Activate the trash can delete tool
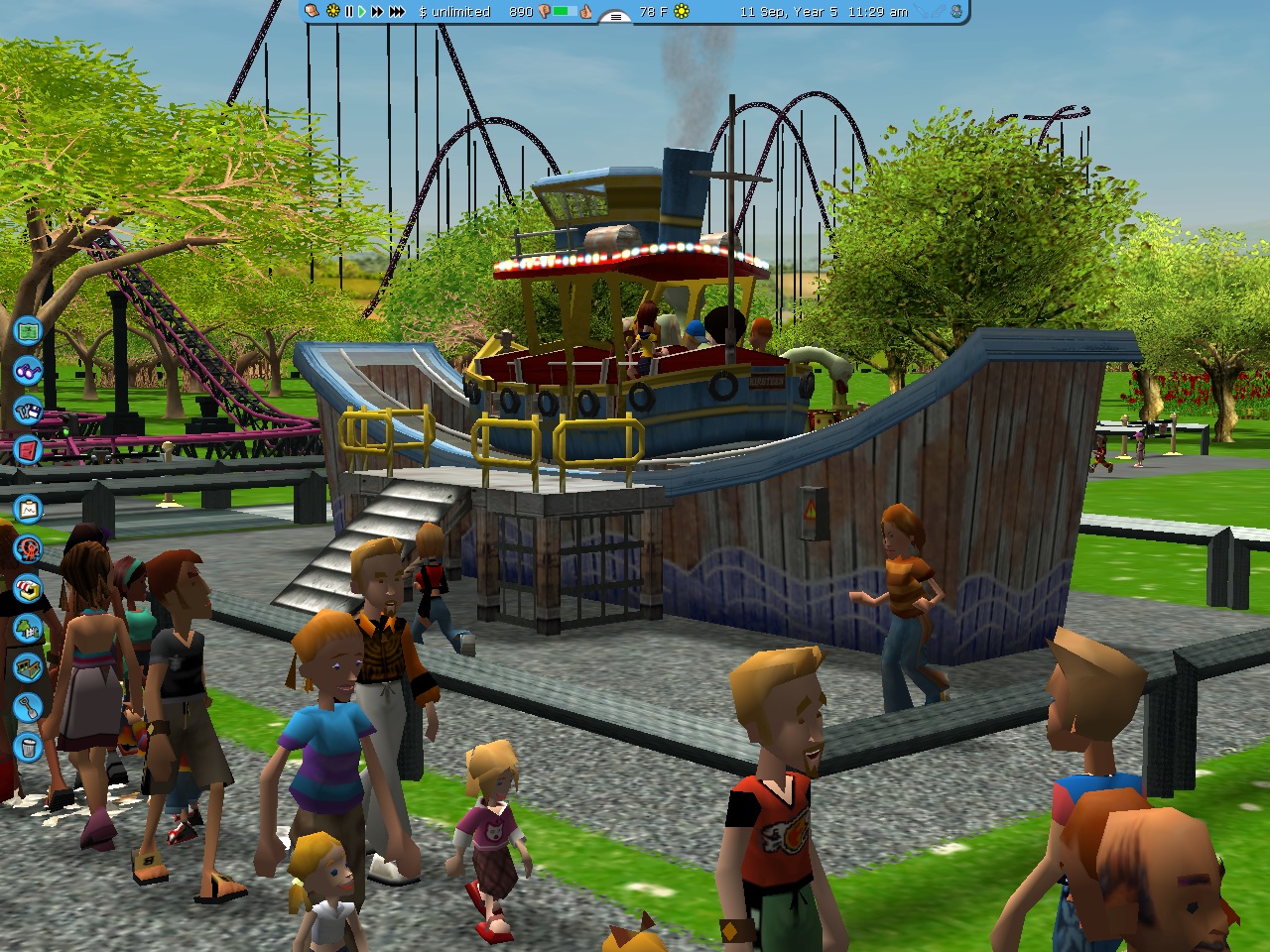The height and width of the screenshot is (952, 1270). point(28,746)
